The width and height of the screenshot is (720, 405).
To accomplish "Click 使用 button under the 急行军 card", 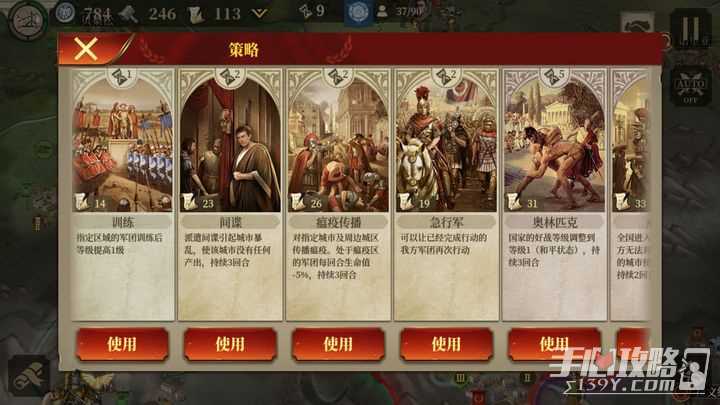I will click(446, 344).
